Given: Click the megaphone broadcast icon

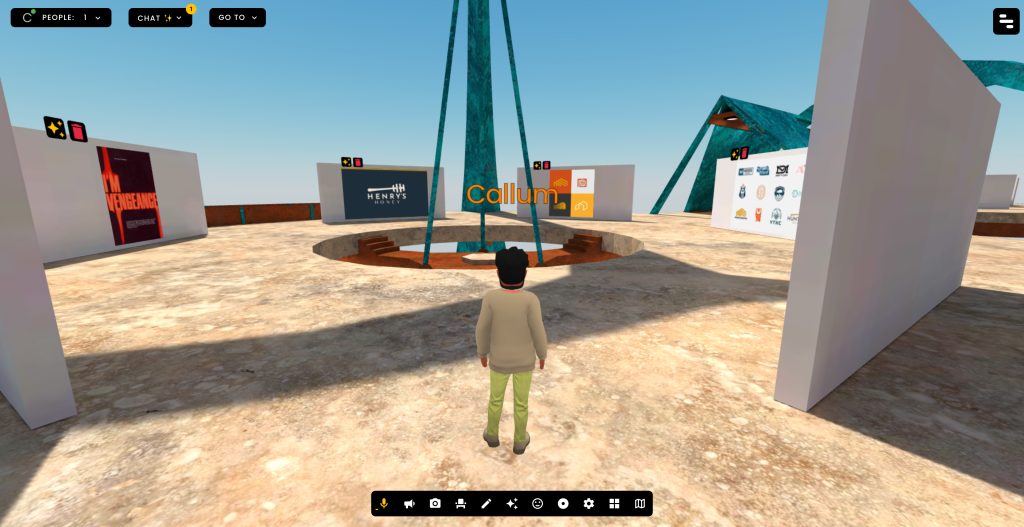Looking at the screenshot, I should pyautogui.click(x=409, y=504).
